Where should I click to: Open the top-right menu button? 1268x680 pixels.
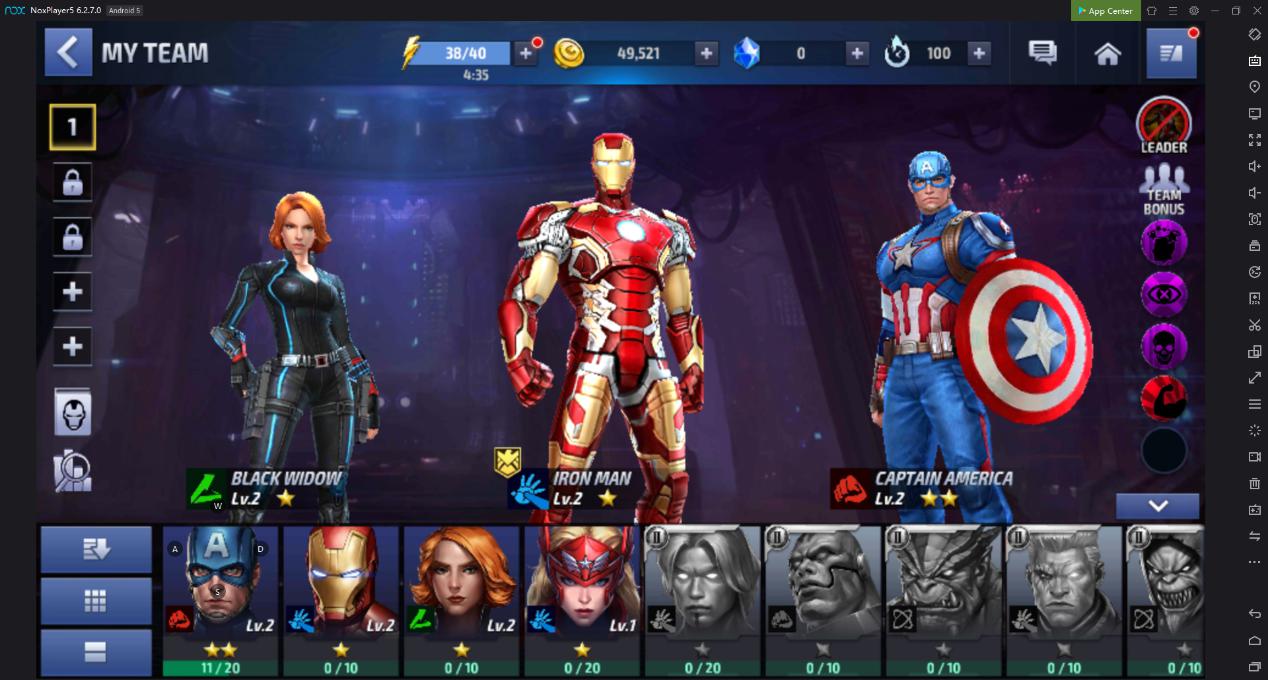1171,53
